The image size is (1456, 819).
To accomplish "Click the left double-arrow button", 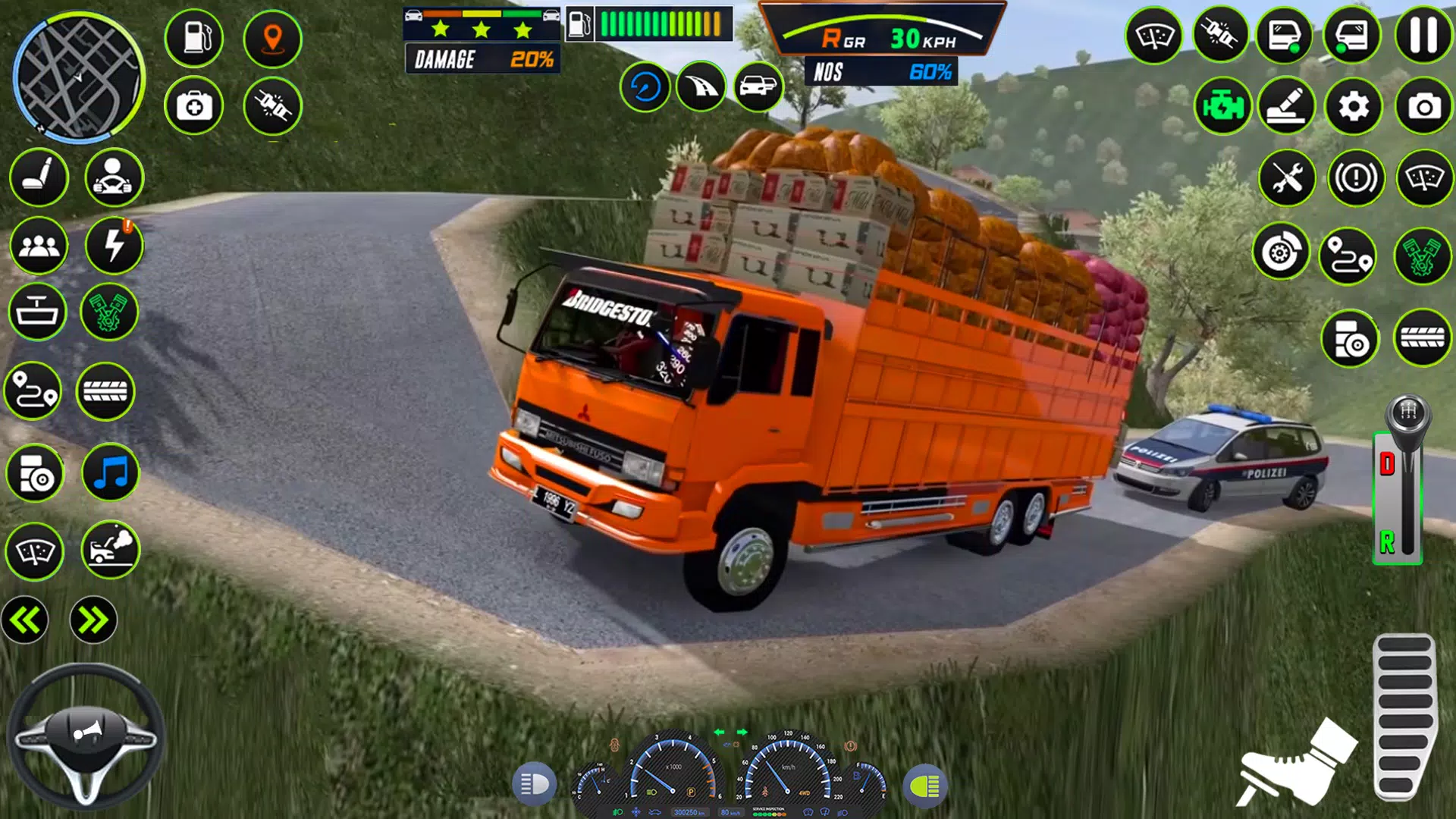I will (25, 620).
